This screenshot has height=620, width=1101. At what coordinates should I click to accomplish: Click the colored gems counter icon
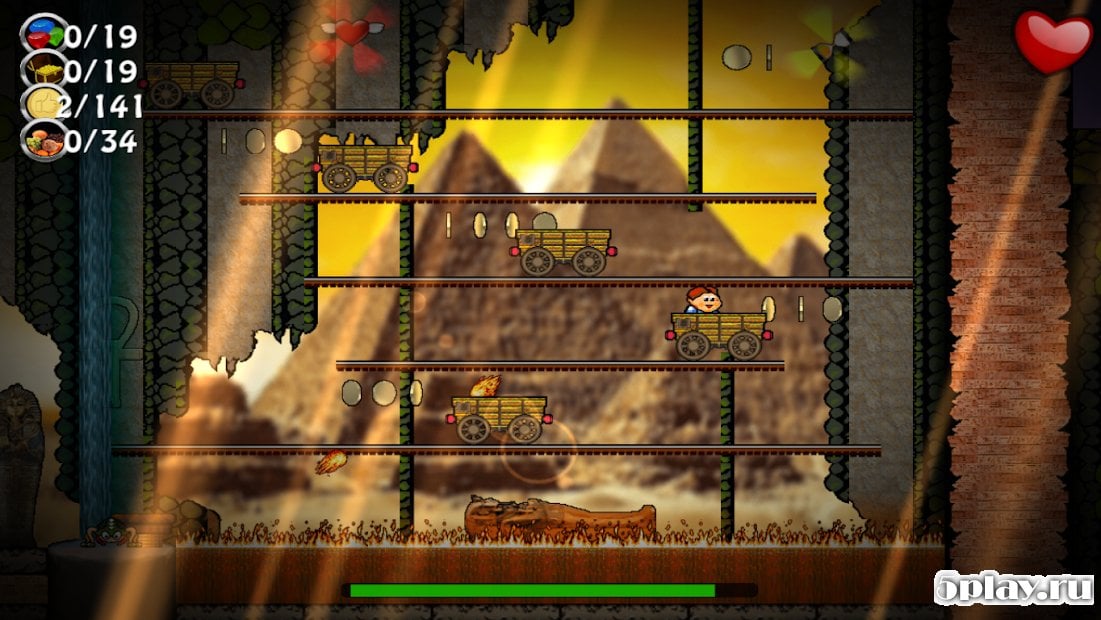(43, 34)
